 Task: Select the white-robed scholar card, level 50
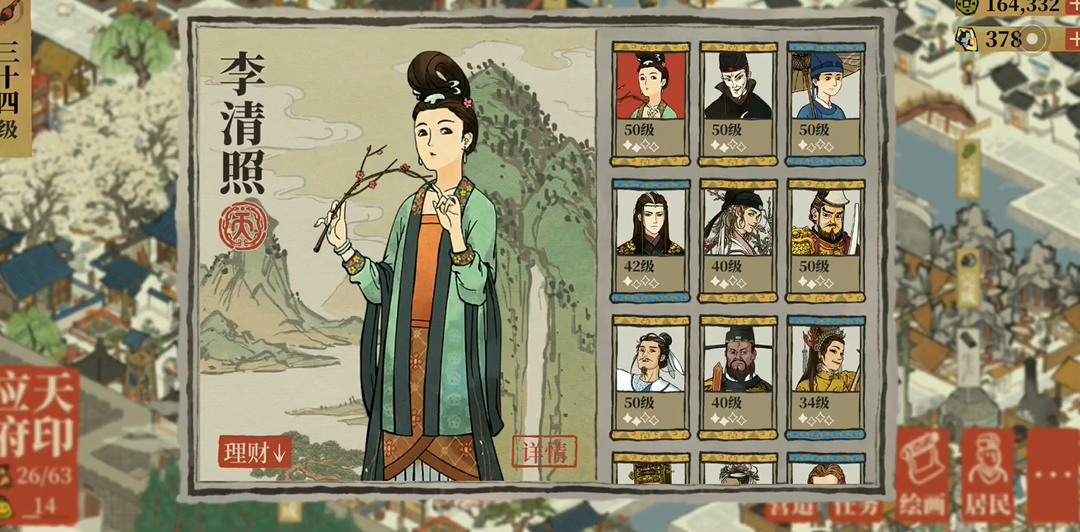(x=651, y=375)
